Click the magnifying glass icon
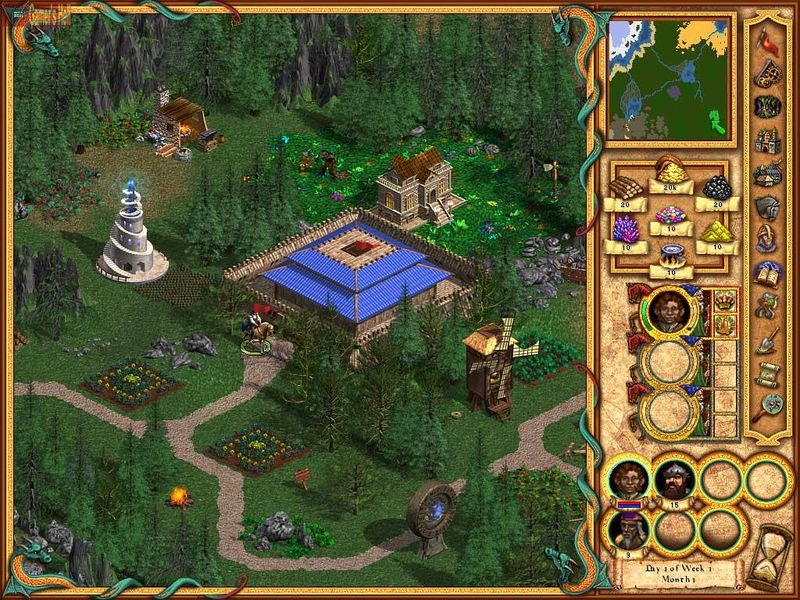This screenshot has width=800, height=600. click(x=767, y=406)
